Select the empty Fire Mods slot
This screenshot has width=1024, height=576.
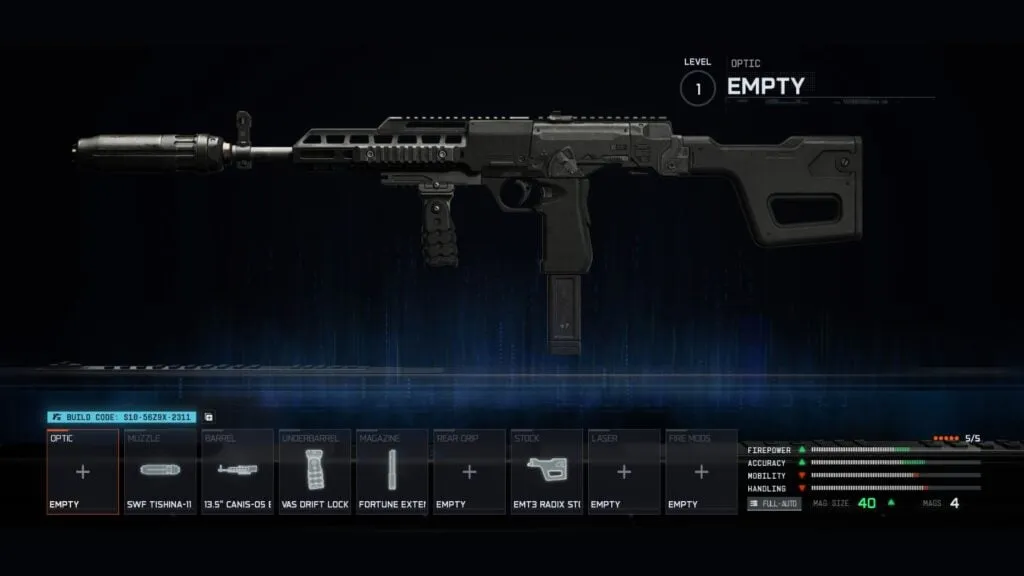click(701, 472)
